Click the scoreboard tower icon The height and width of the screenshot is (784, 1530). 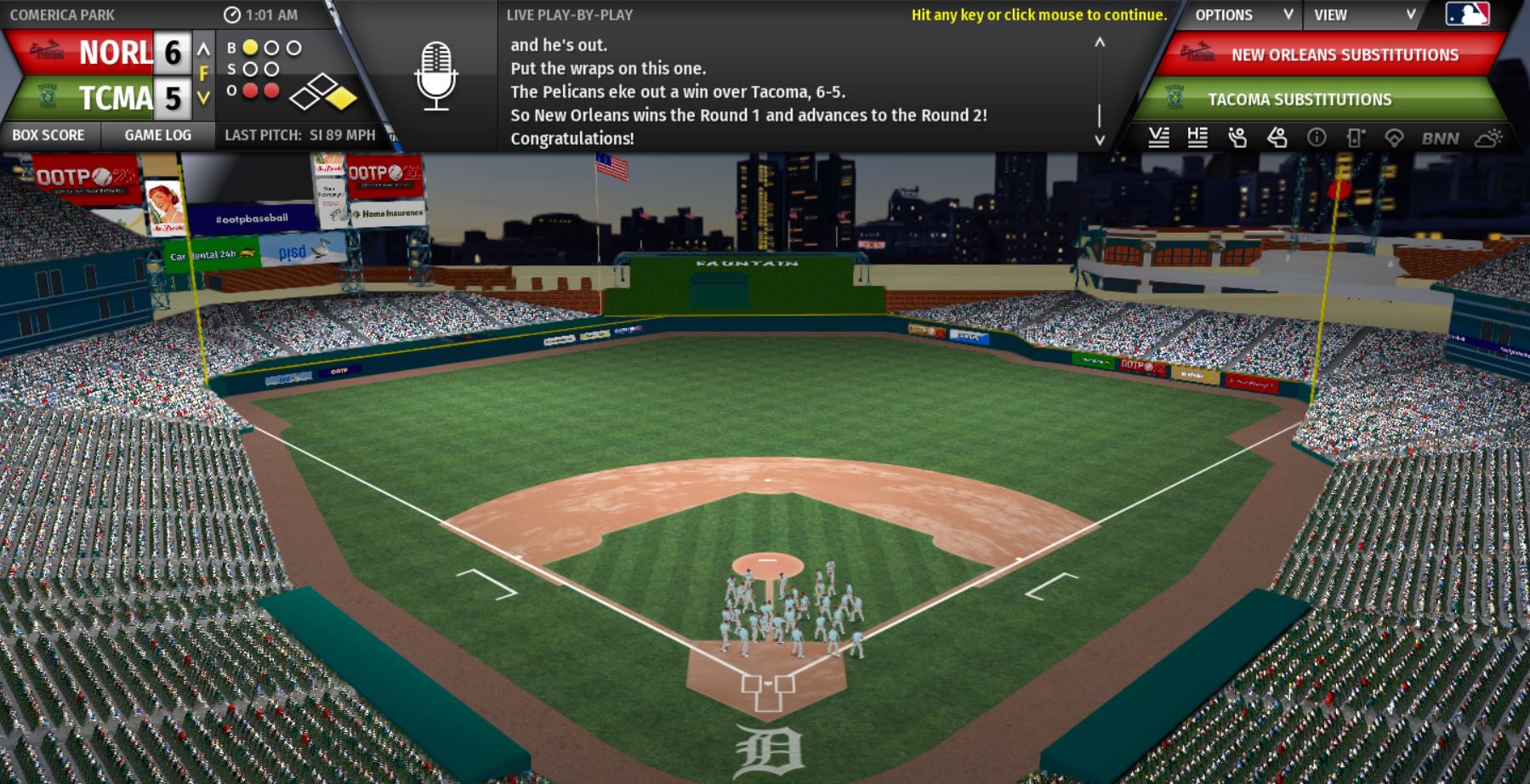1356,138
